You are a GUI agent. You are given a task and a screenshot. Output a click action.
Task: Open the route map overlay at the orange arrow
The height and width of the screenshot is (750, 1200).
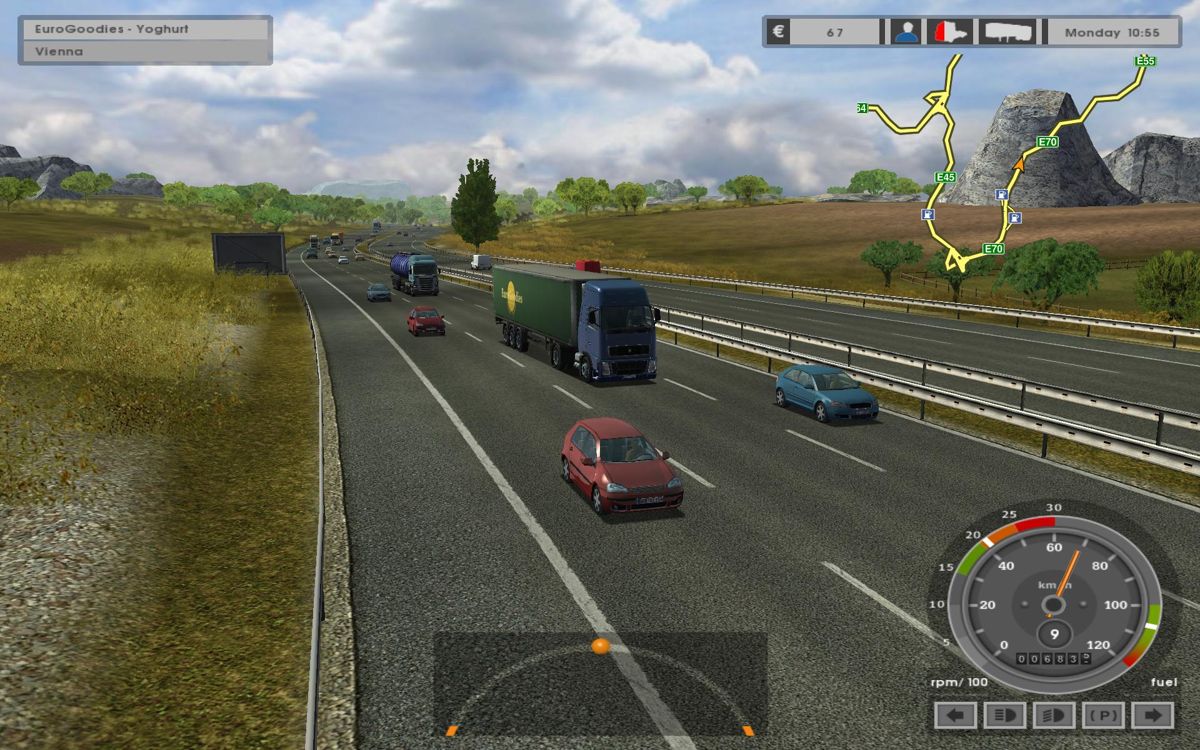click(x=1019, y=161)
